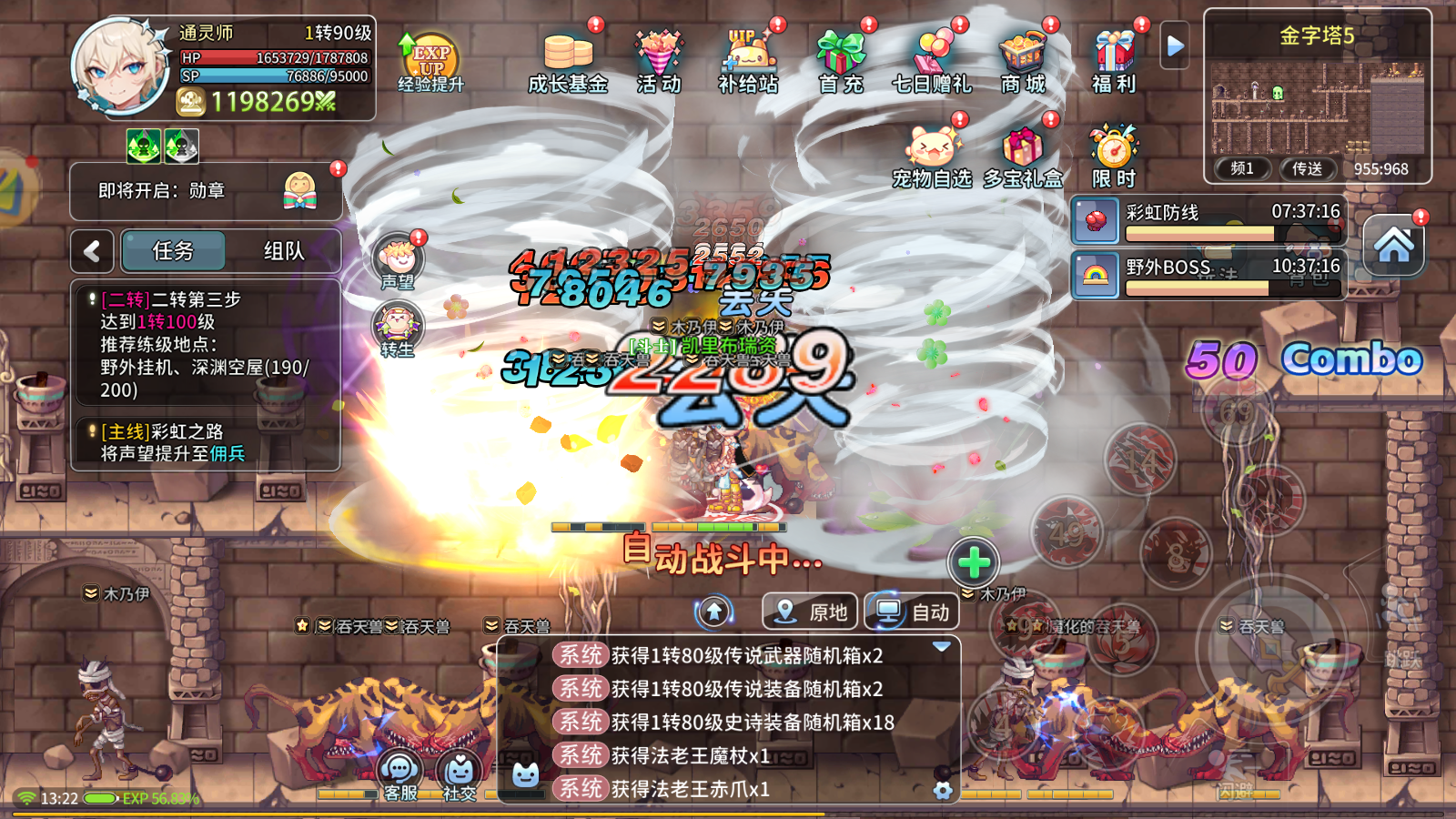
Task: Switch channel using 频1 button
Action: 1241,168
